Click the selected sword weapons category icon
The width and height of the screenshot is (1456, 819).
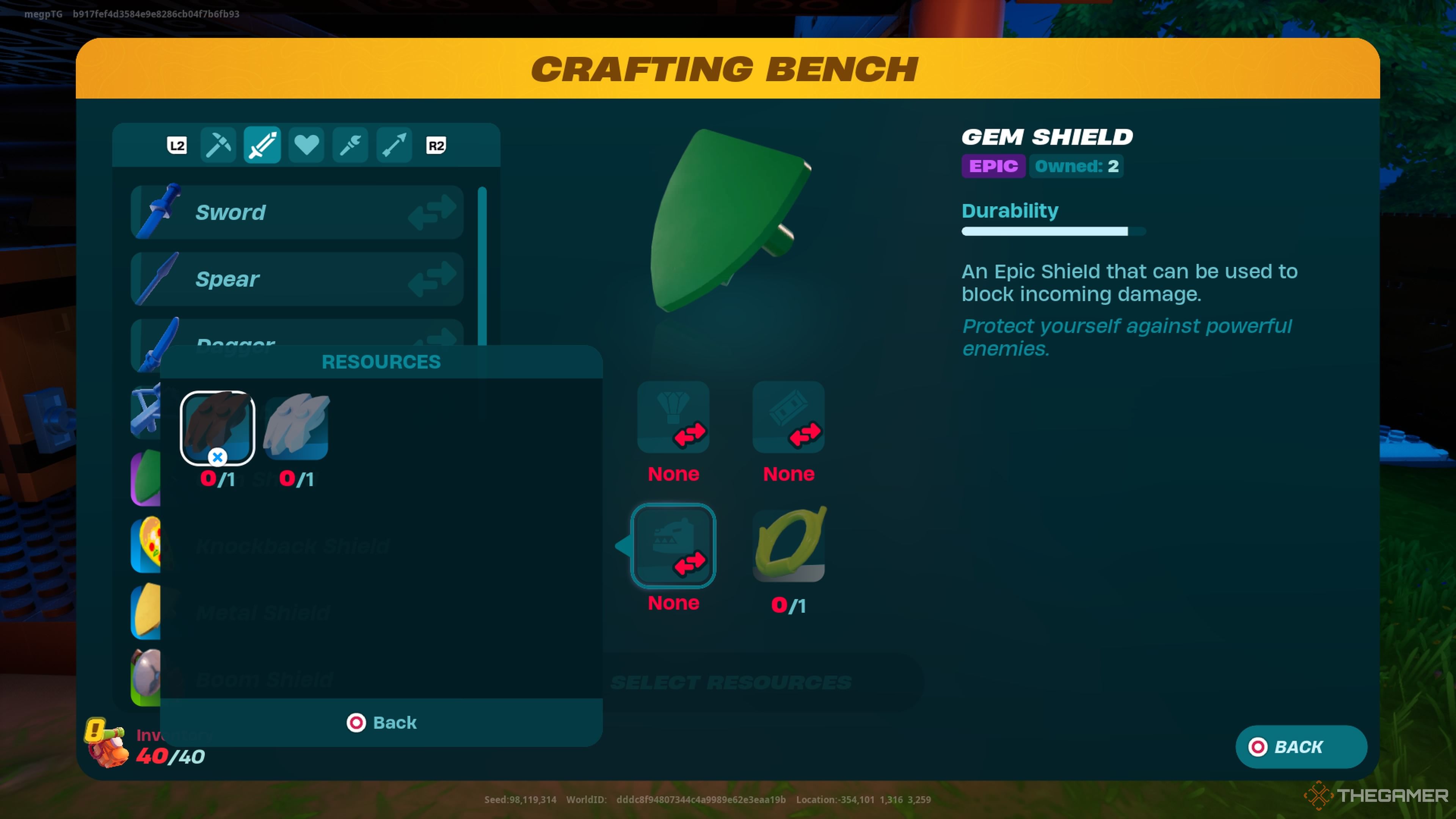[x=262, y=145]
